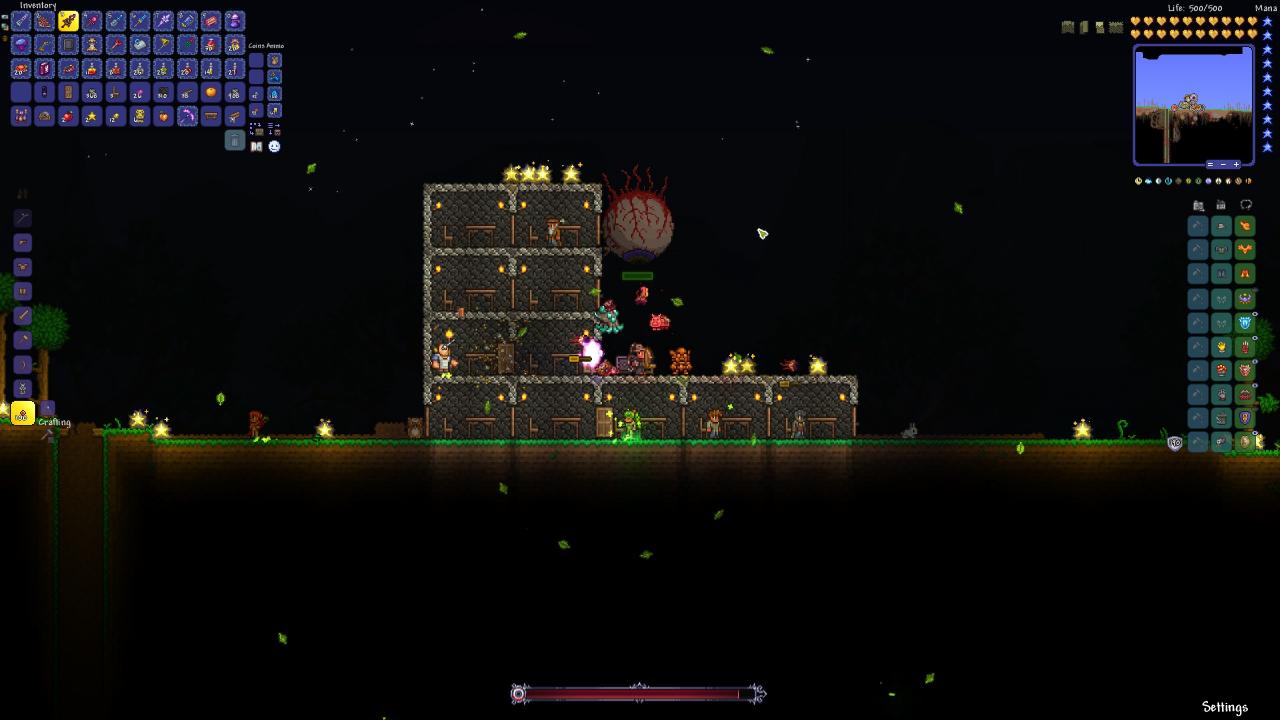Select the orange fruit inventory slot
Viewport: 1280px width, 720px height.
[x=211, y=93]
